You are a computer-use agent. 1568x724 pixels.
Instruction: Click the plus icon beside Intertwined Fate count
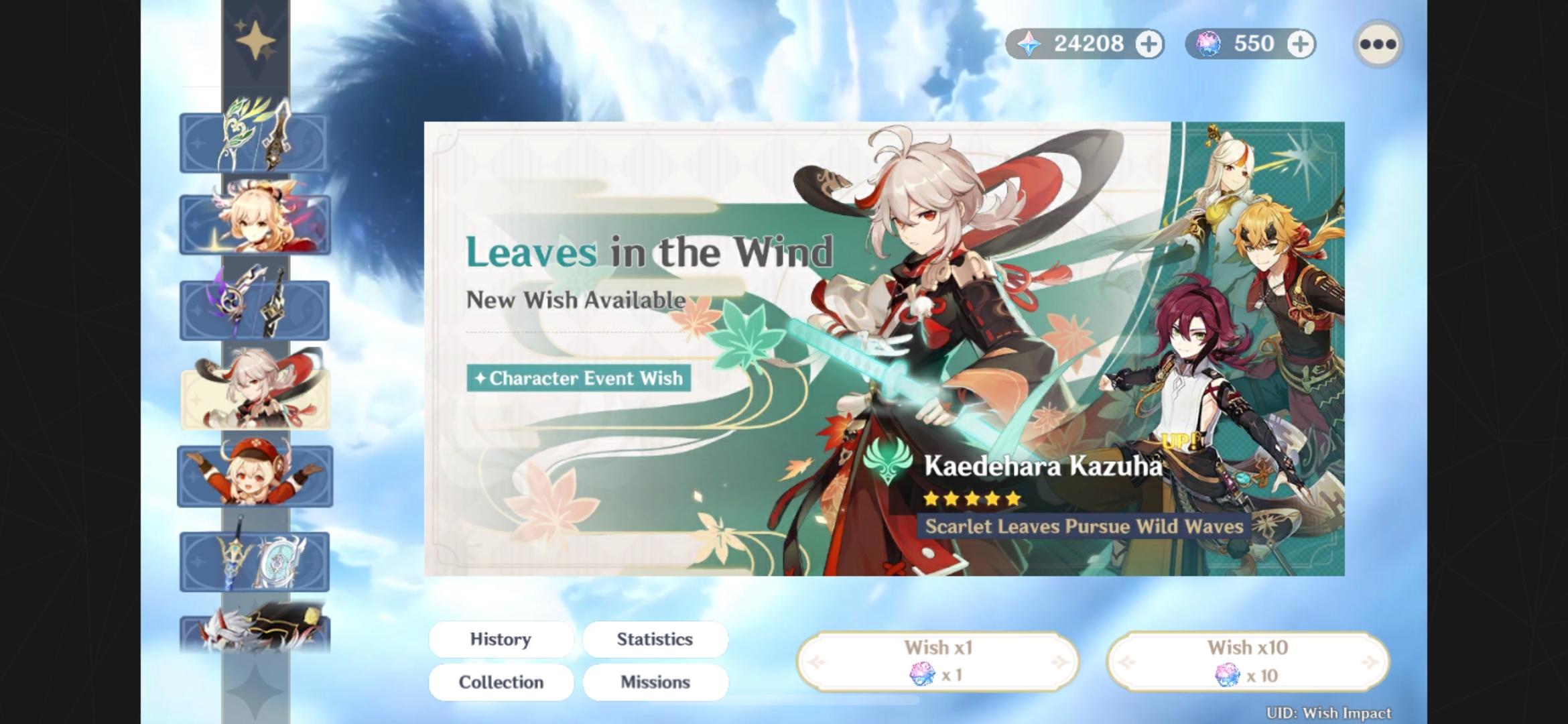click(x=1301, y=44)
